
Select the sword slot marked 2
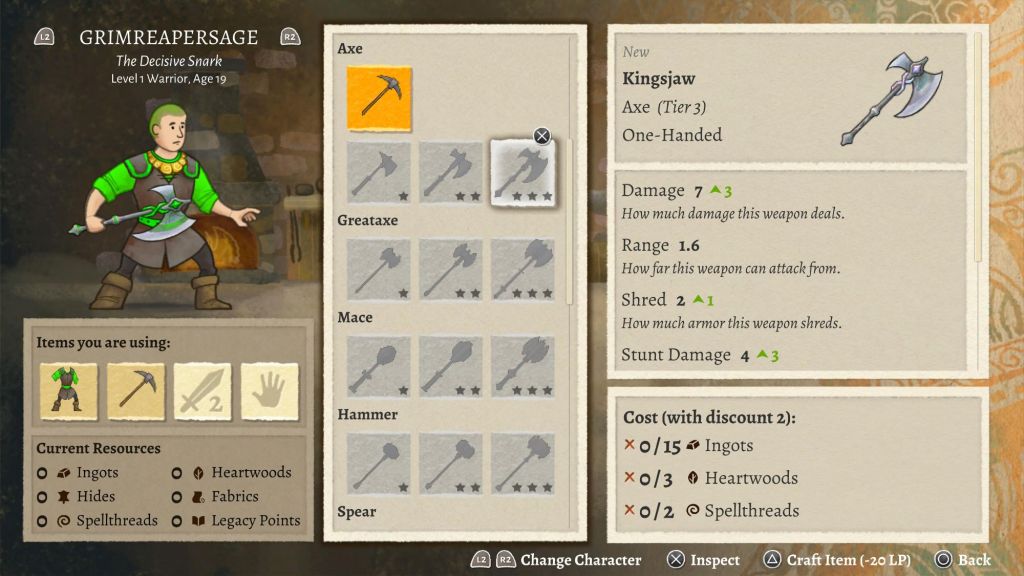(x=203, y=391)
